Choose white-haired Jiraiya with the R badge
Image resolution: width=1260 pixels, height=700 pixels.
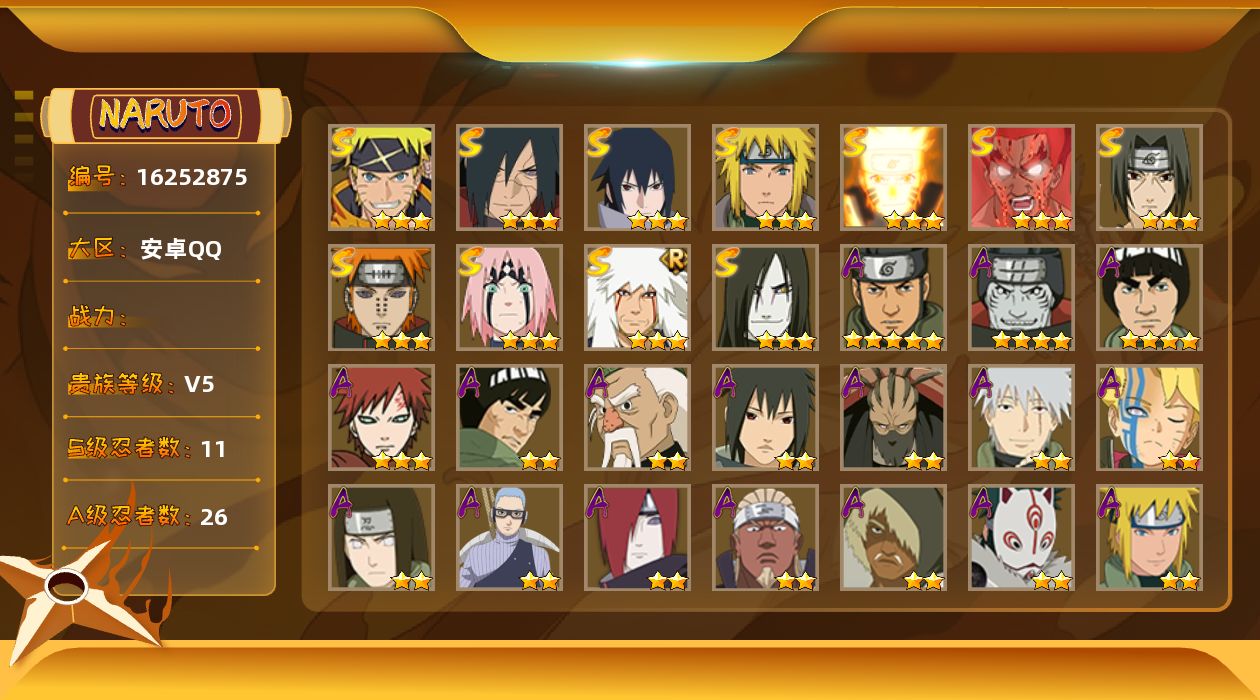(x=637, y=297)
